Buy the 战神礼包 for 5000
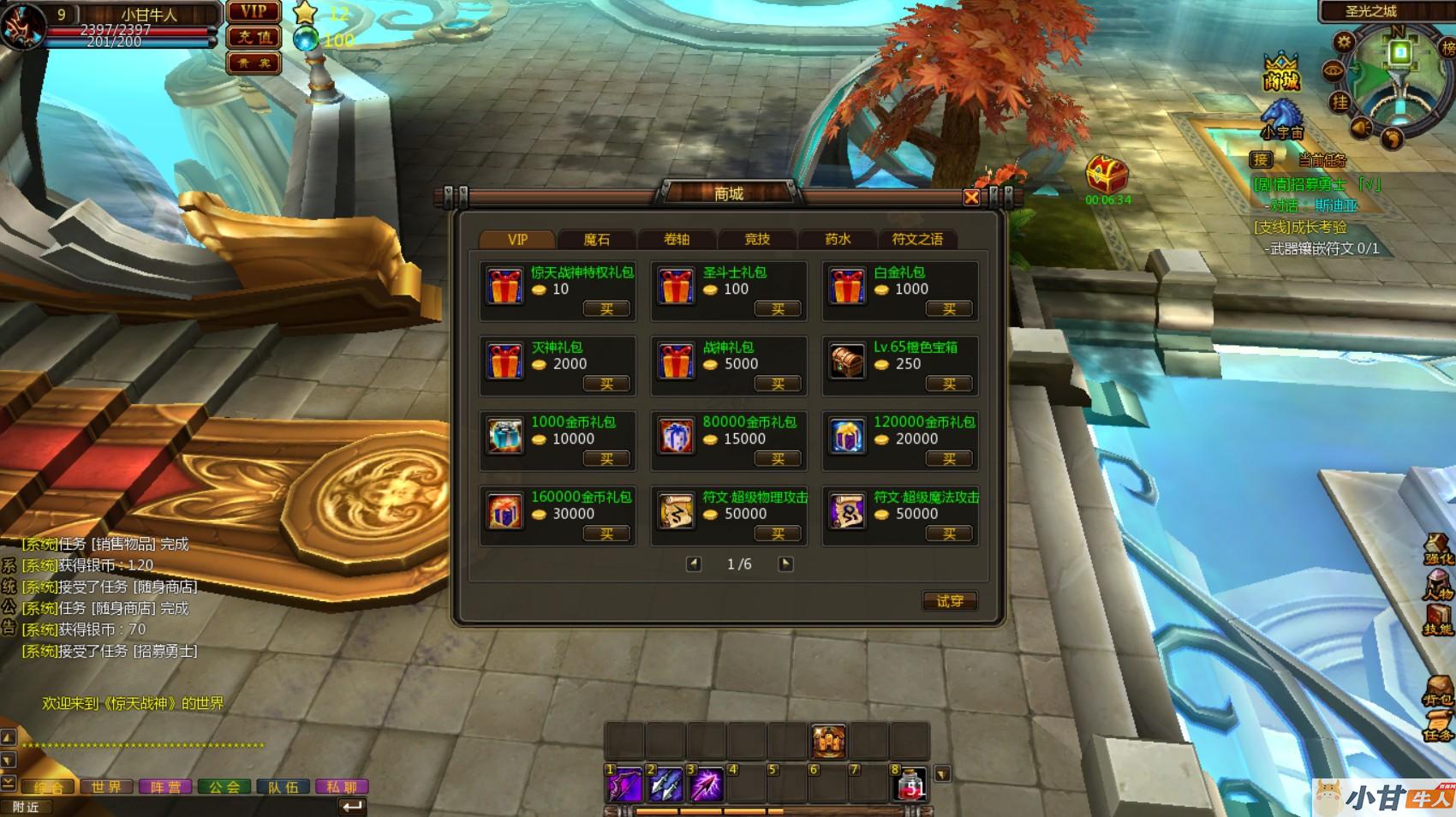 (778, 385)
